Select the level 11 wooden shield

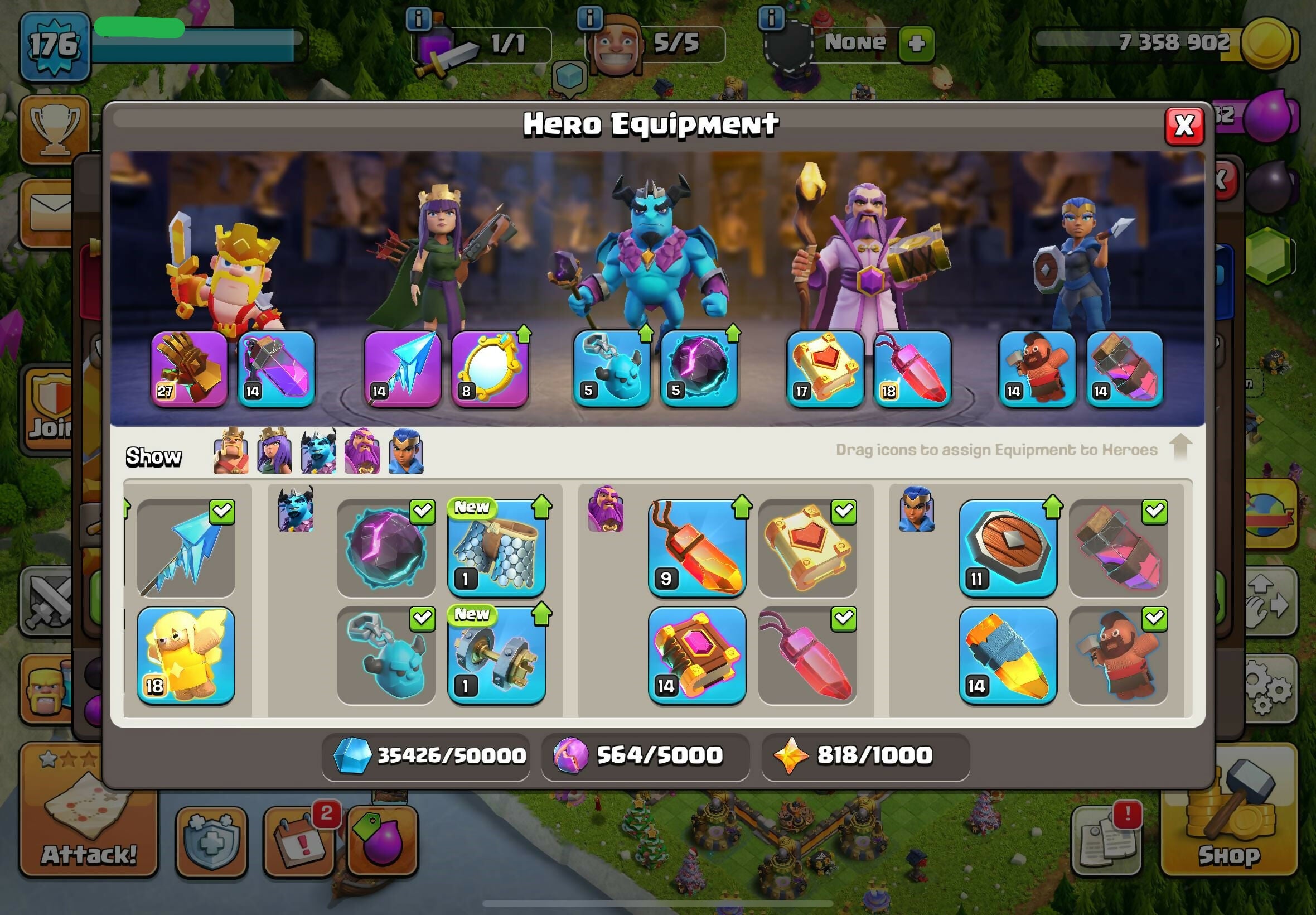[1008, 548]
